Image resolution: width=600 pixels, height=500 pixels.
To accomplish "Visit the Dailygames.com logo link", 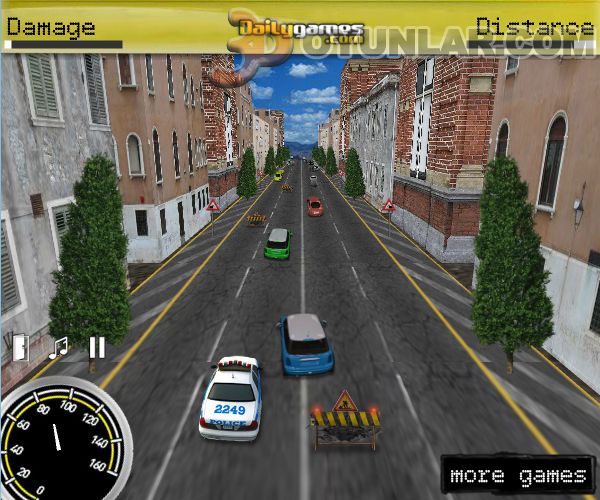I will [297, 28].
